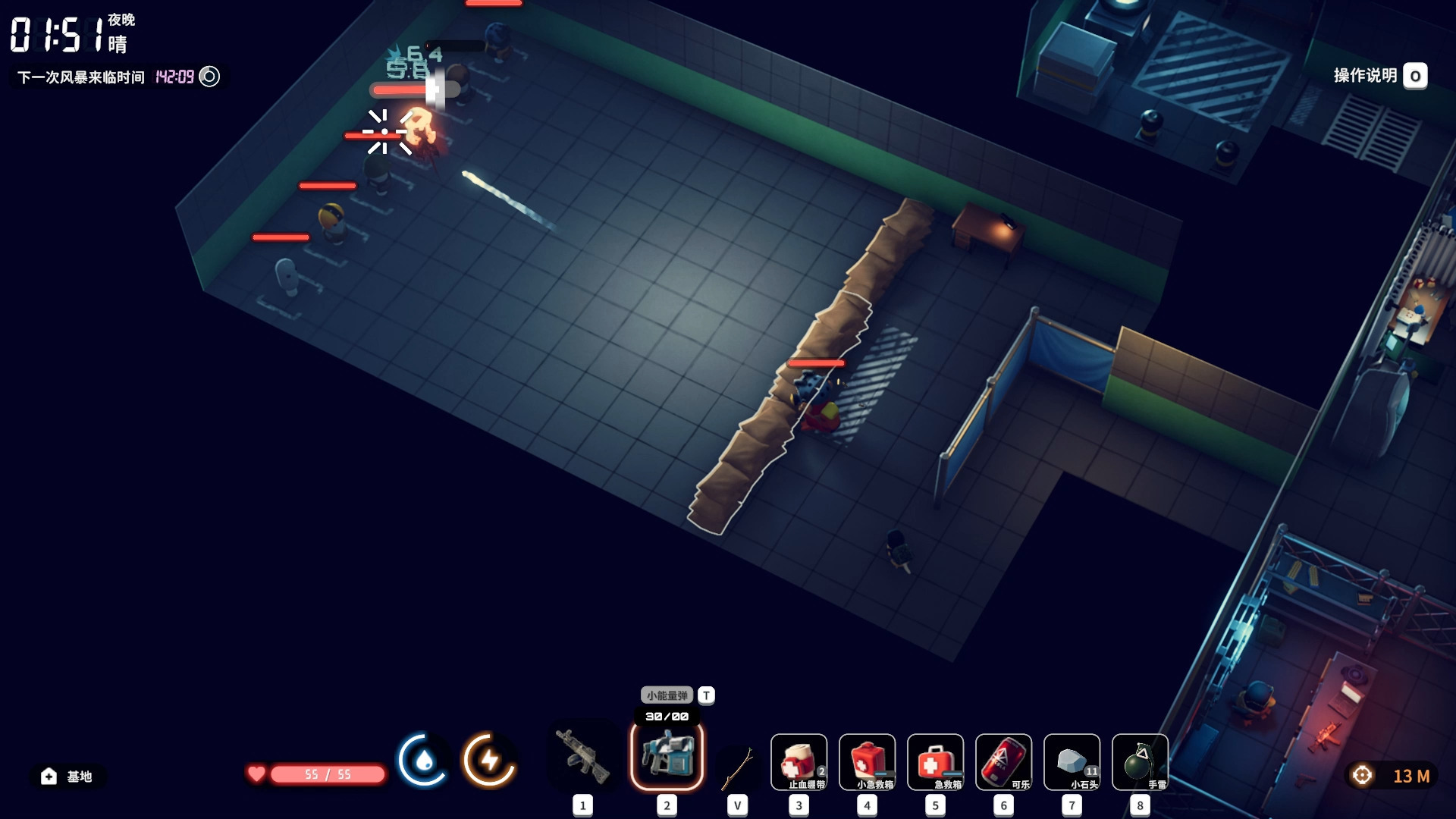Select the 急救箱 first-aid kit slot
This screenshot has width=1456, height=819.
point(935,762)
